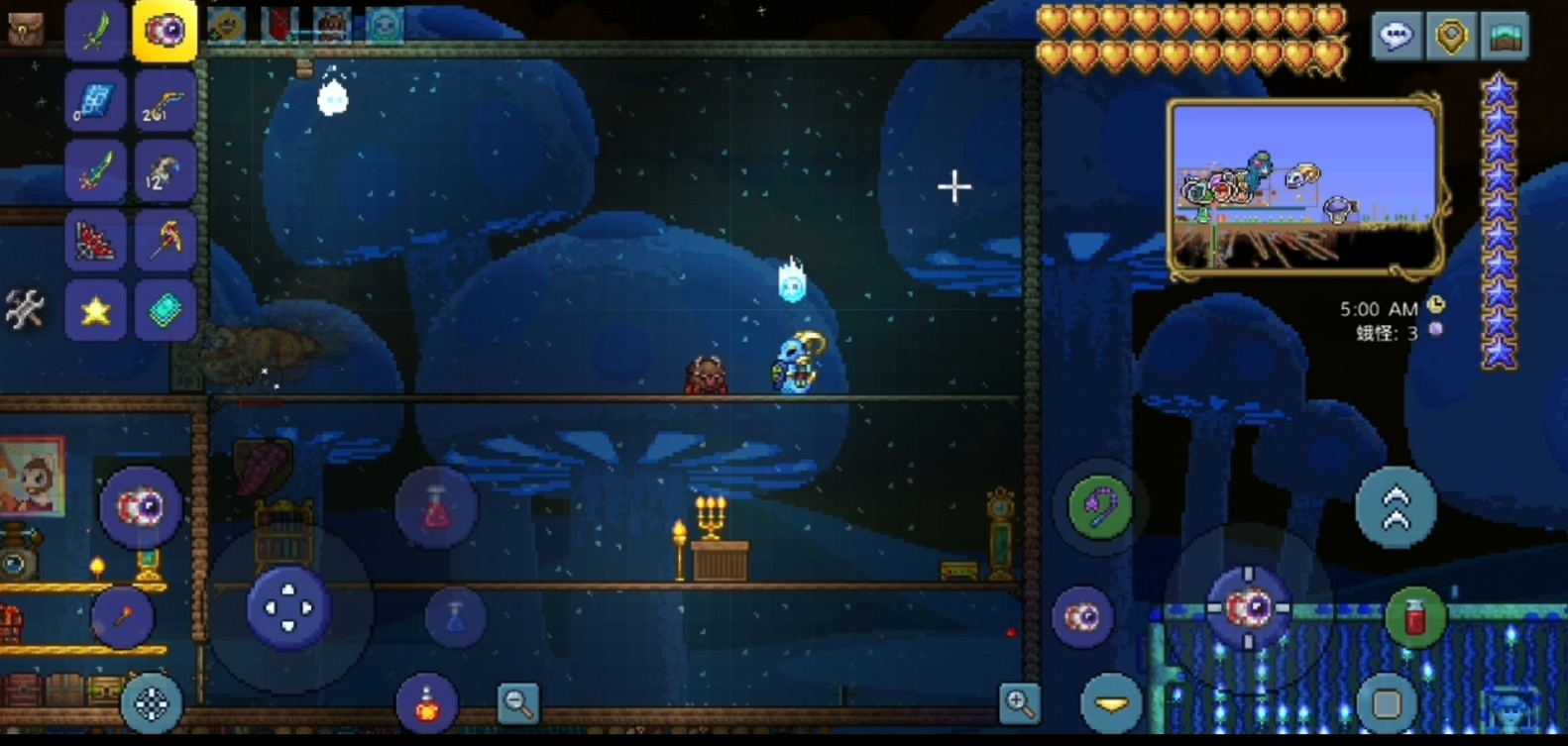Select the blue glass block slot
The width and height of the screenshot is (1568, 746).
96,101
